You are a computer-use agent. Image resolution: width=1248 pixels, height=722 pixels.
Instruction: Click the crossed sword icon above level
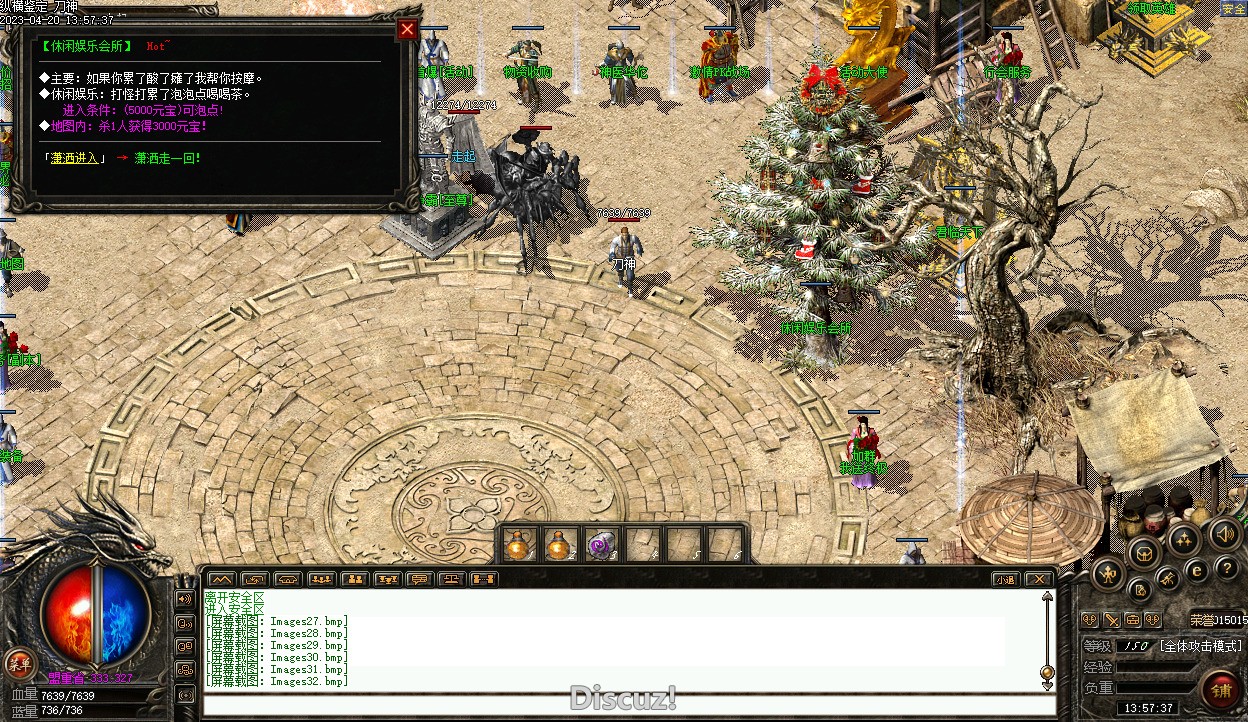[1111, 620]
